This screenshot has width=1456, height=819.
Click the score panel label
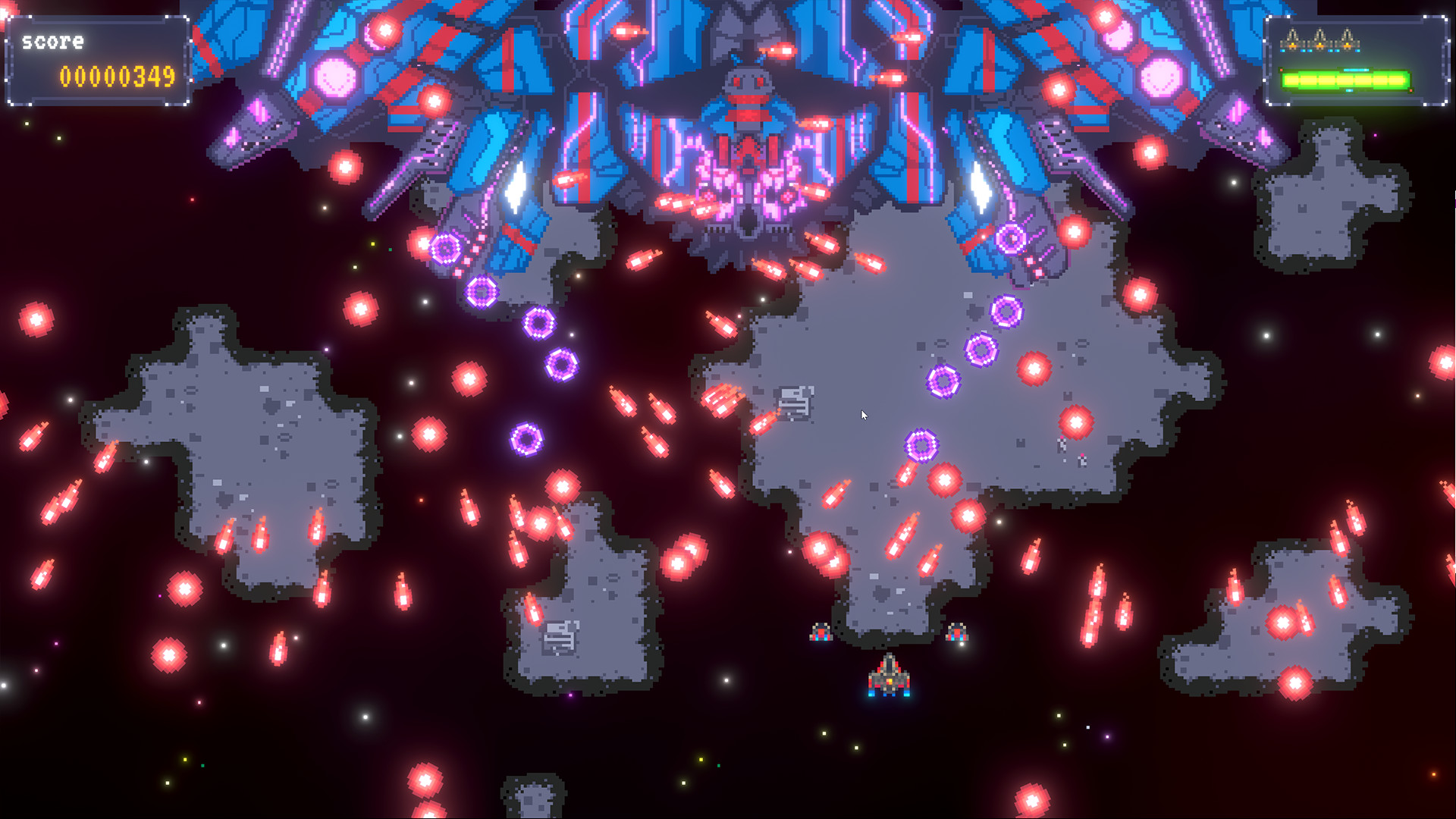tap(53, 42)
